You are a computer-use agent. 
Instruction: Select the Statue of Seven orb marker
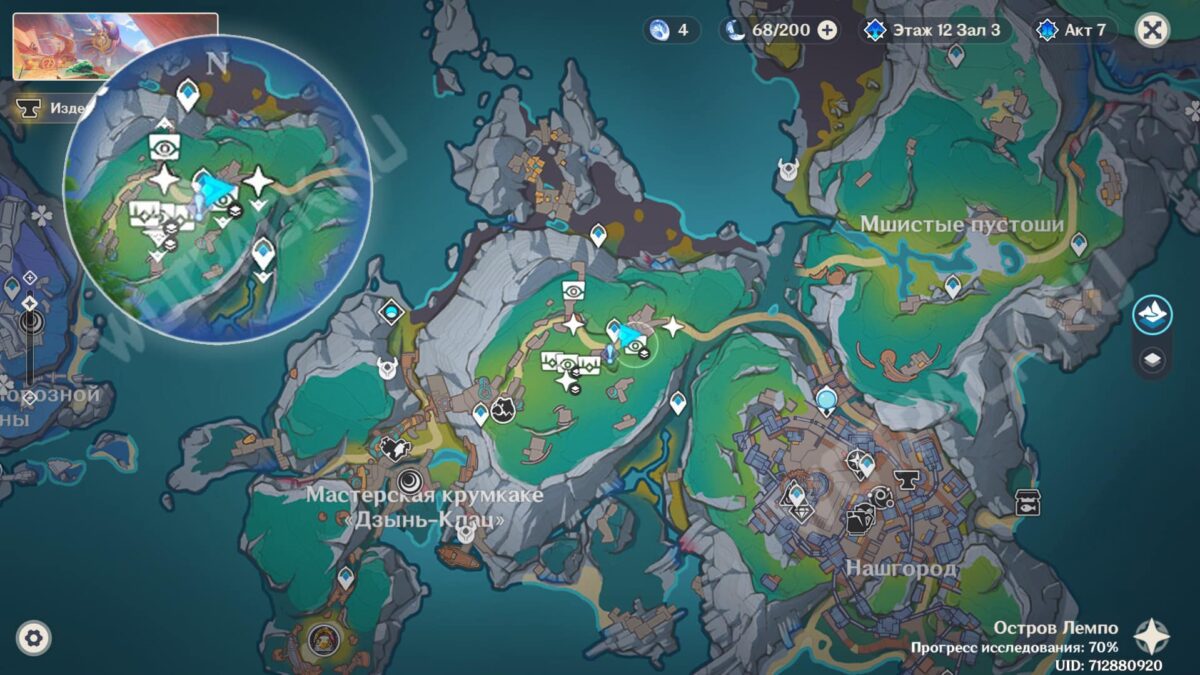click(827, 400)
